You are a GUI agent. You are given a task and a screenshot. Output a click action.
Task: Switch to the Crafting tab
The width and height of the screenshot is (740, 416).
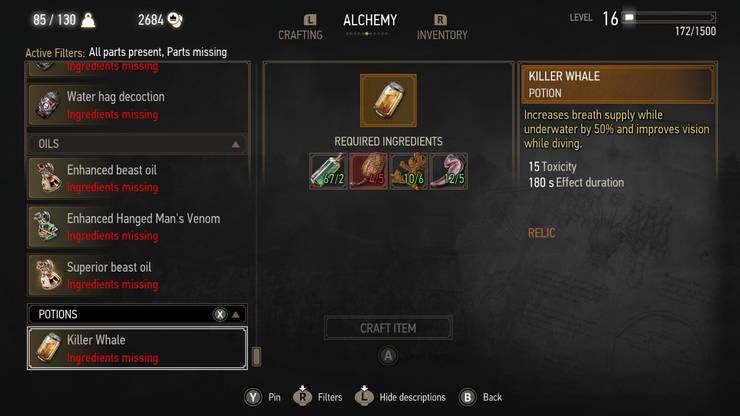[300, 35]
